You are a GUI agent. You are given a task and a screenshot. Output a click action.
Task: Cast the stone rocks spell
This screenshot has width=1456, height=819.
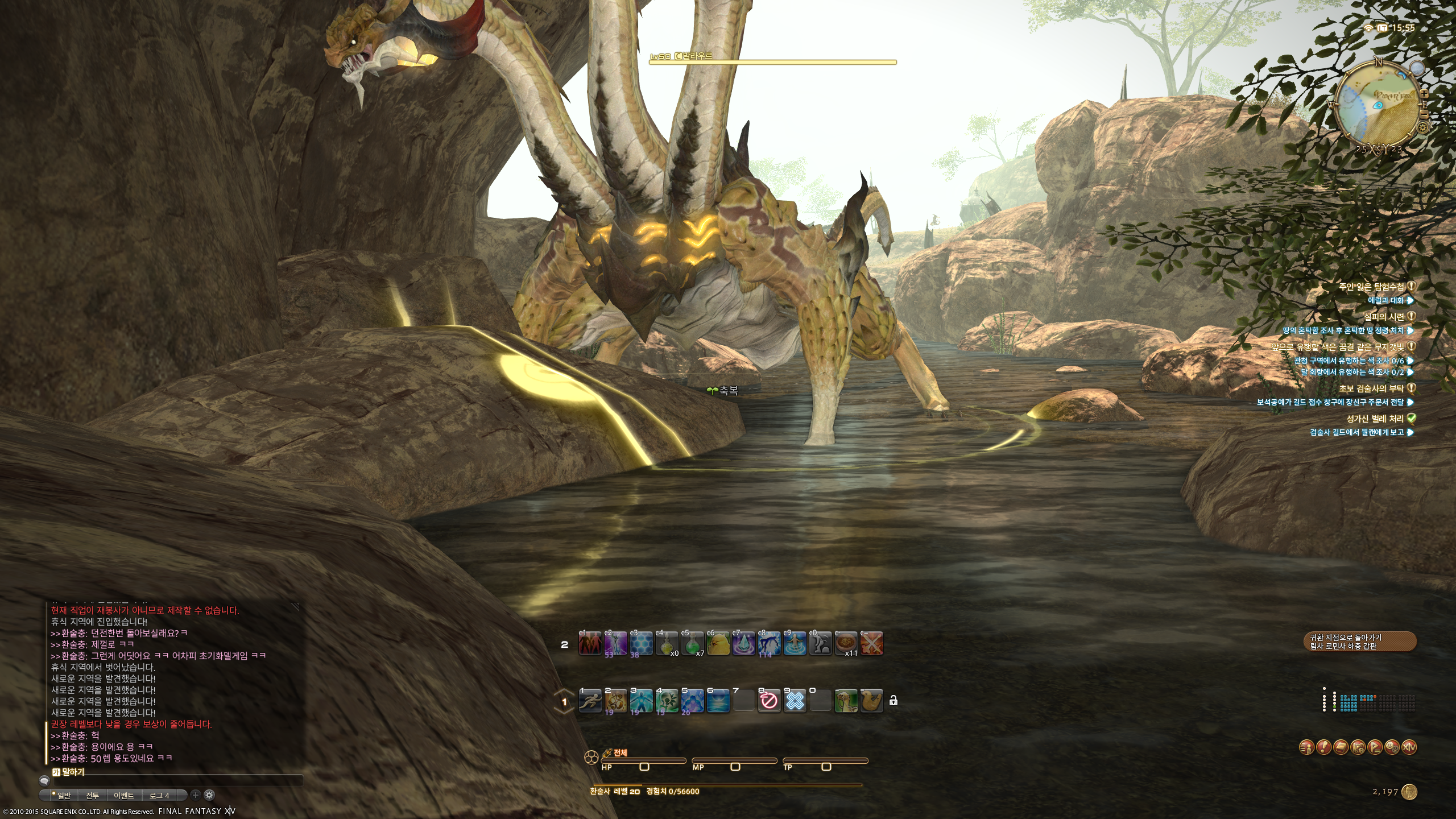click(x=615, y=701)
